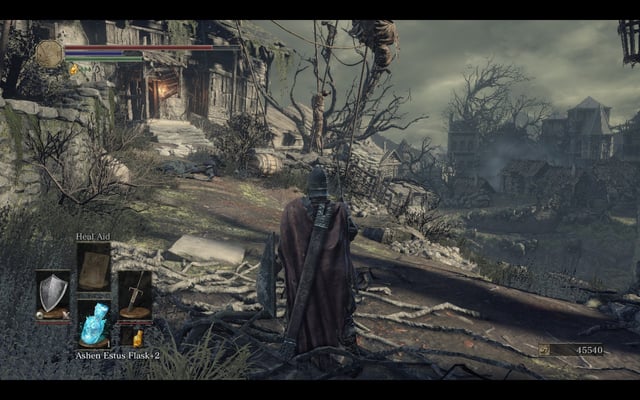Screen dimensions: 640x400
Task: Click the orange status effect icon
Action: pyautogui.click(x=73, y=69)
